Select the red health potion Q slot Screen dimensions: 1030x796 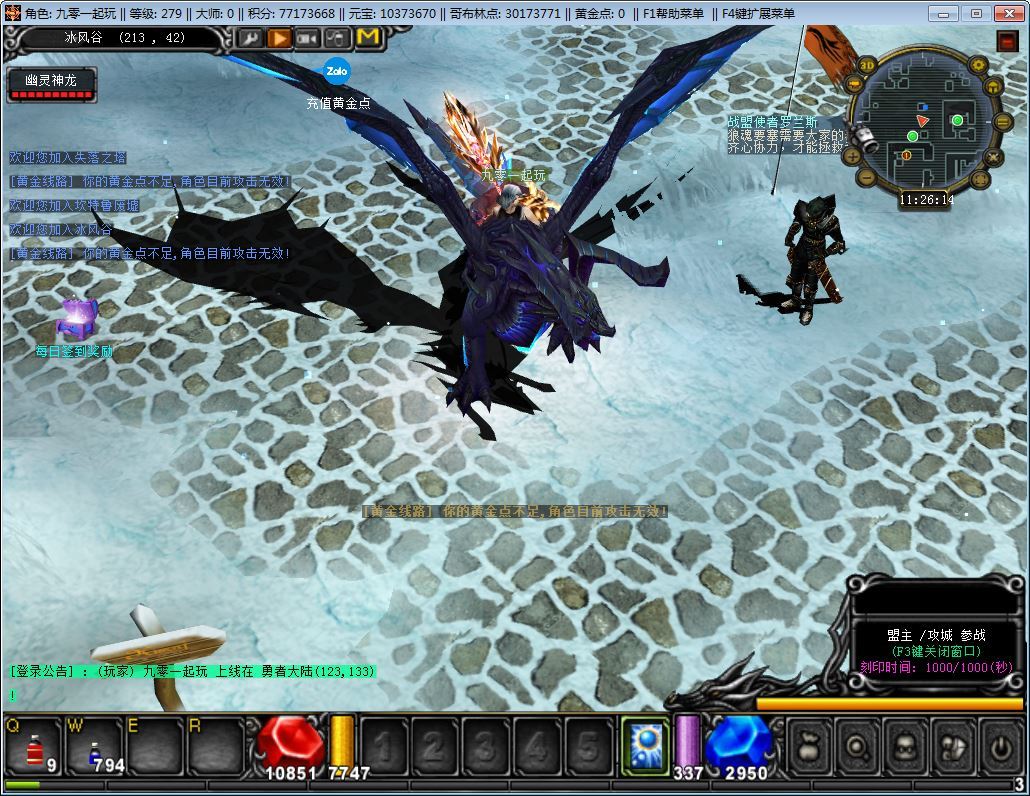tap(35, 746)
